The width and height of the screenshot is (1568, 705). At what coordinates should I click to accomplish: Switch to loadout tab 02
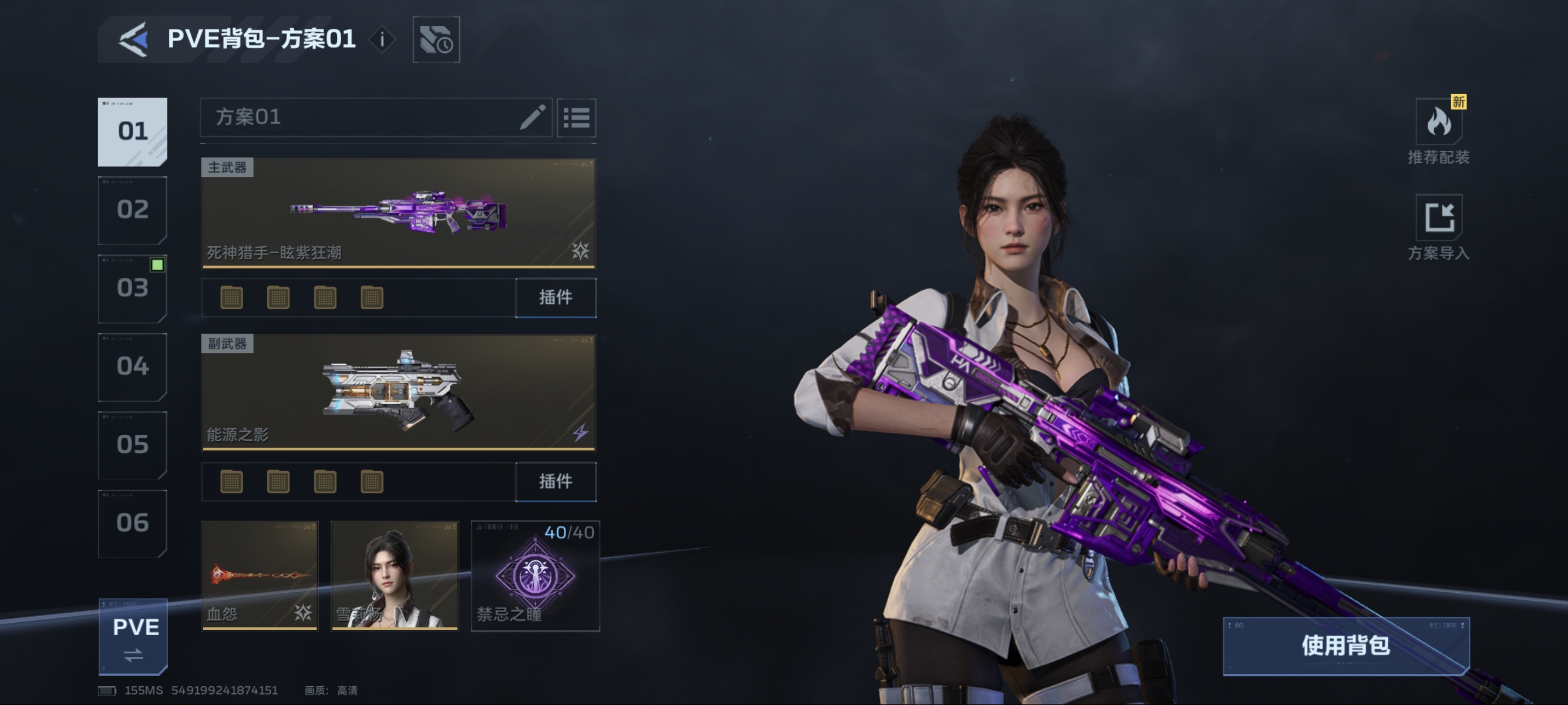coord(133,210)
